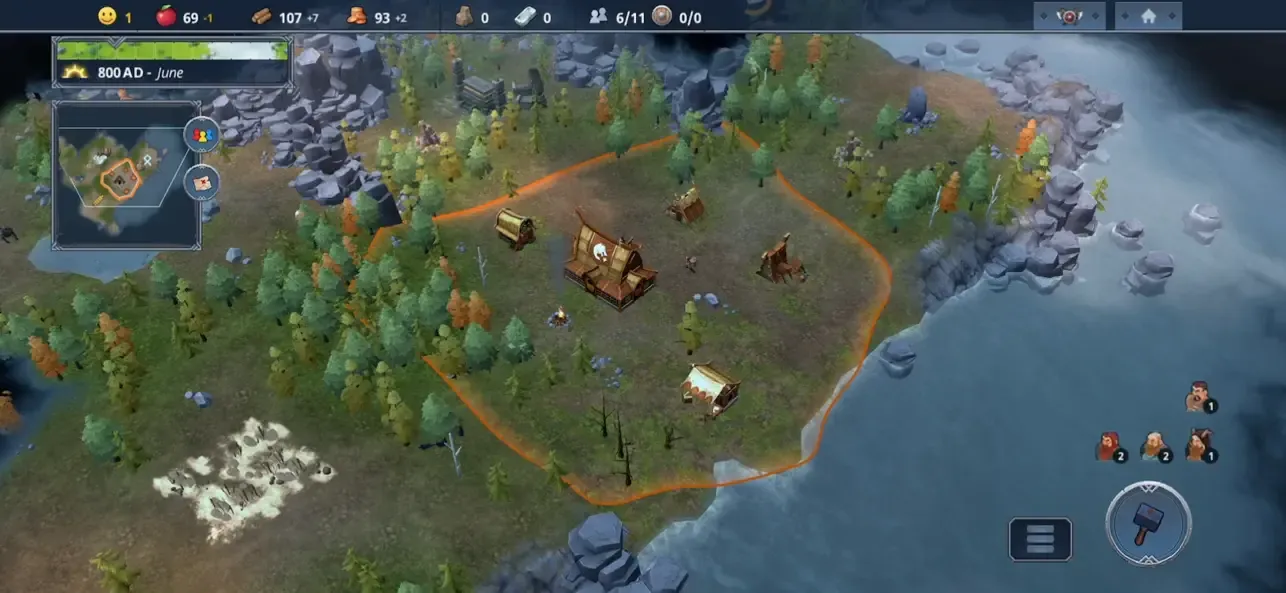The image size is (1286, 593).
Task: Tap the food apple resource icon
Action: click(166, 16)
